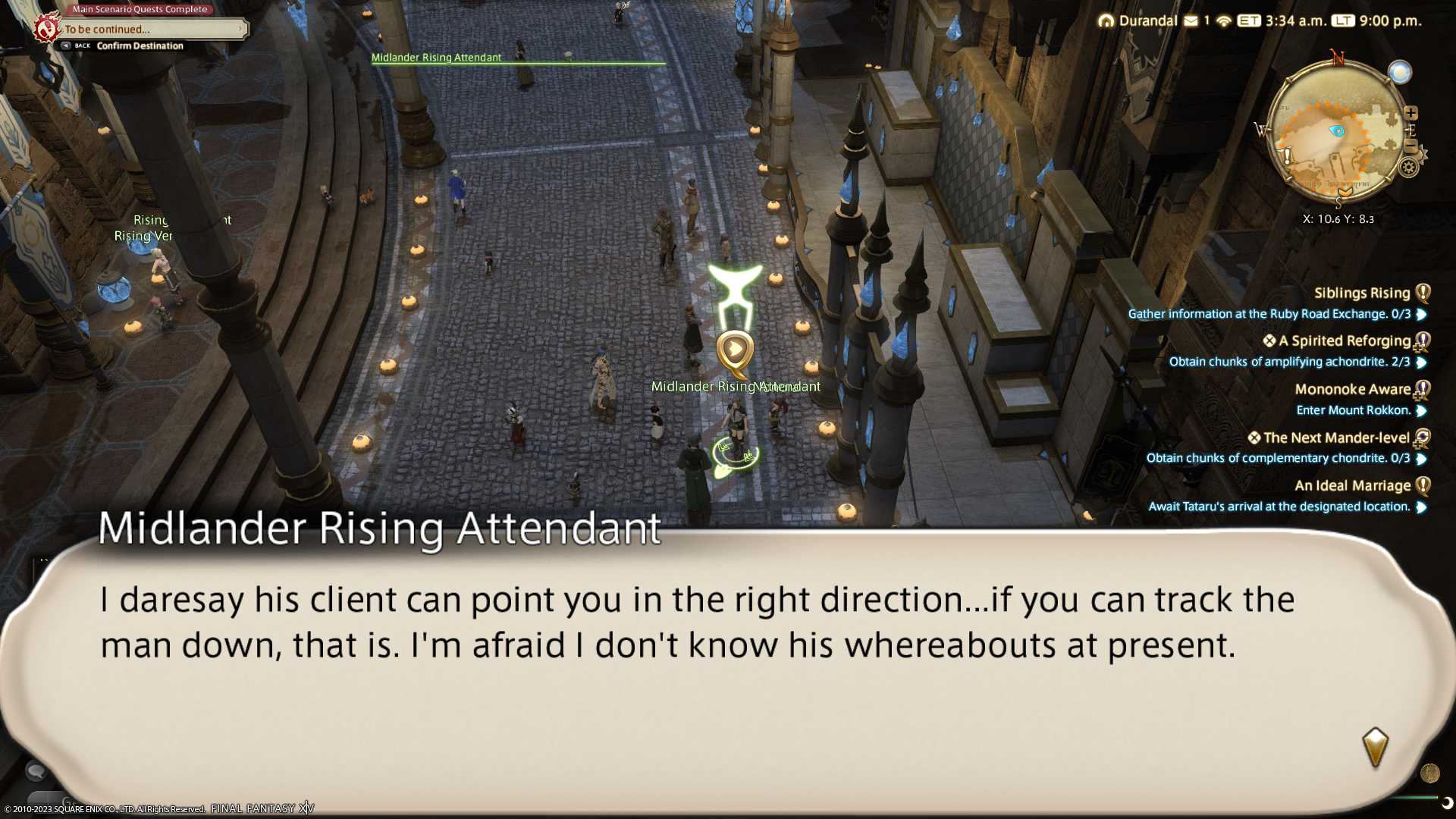Image resolution: width=1456 pixels, height=819 pixels.
Task: Open minimap settings via the gear icon
Action: click(1409, 168)
